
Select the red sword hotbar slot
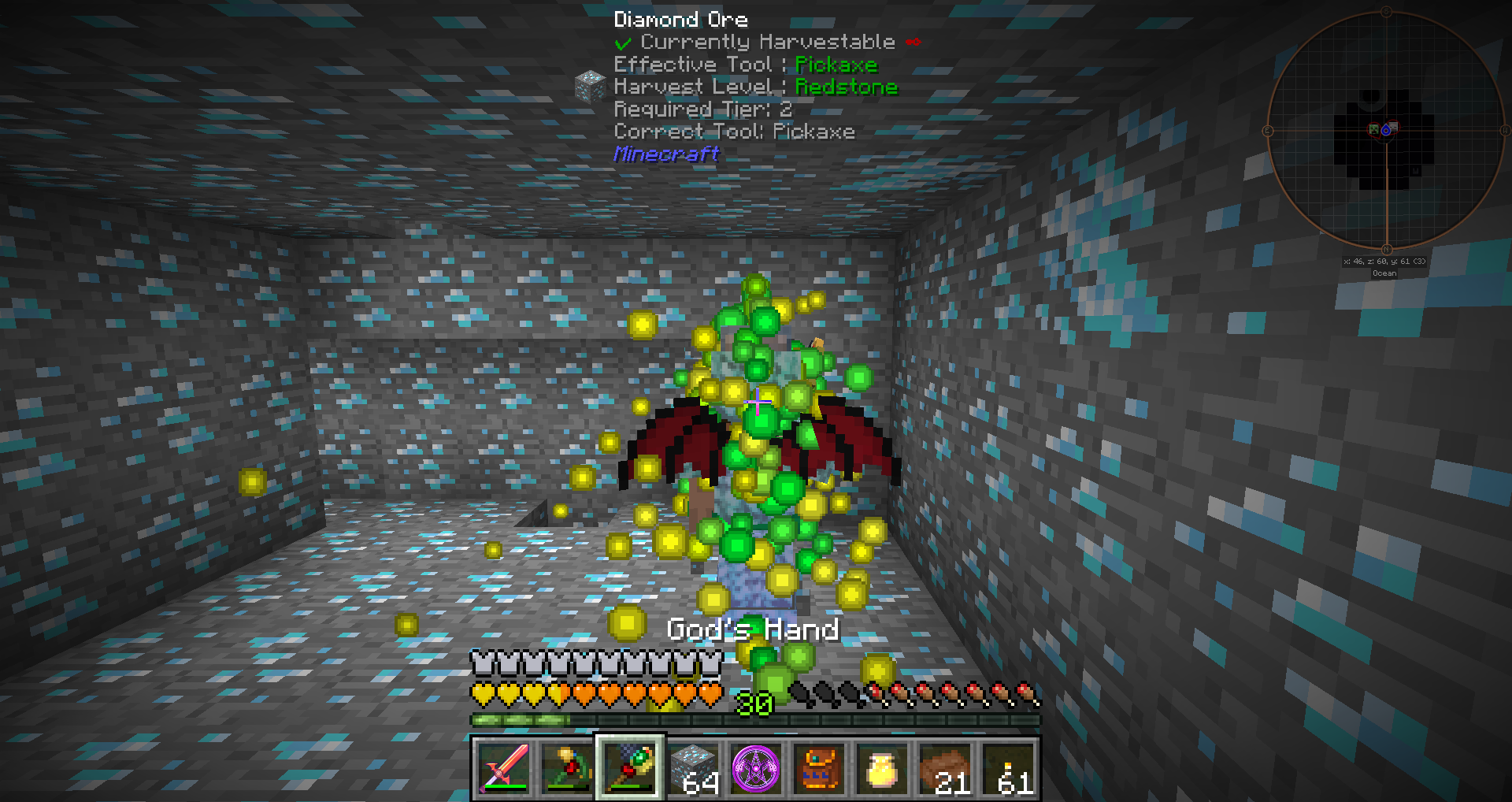(x=504, y=768)
